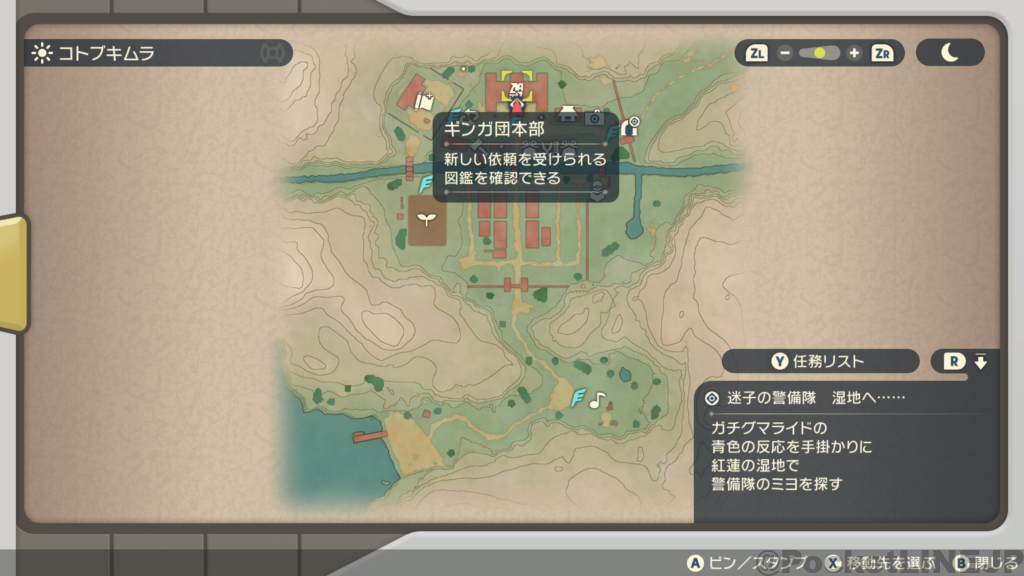Select the flag training grounds marker
Image resolution: width=1024 pixels, height=576 pixels.
tap(424, 101)
